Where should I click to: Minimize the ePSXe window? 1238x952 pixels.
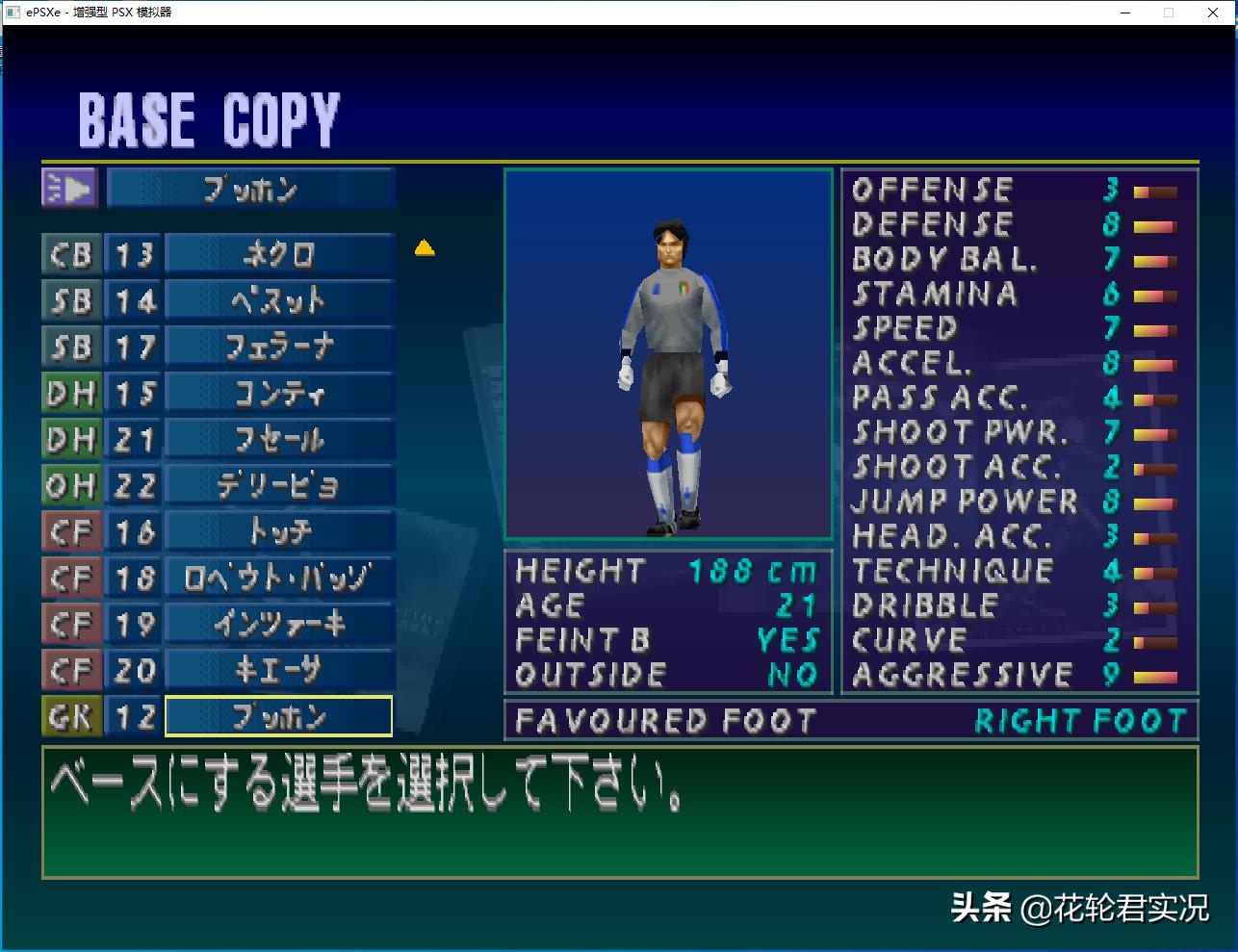coord(1125,13)
